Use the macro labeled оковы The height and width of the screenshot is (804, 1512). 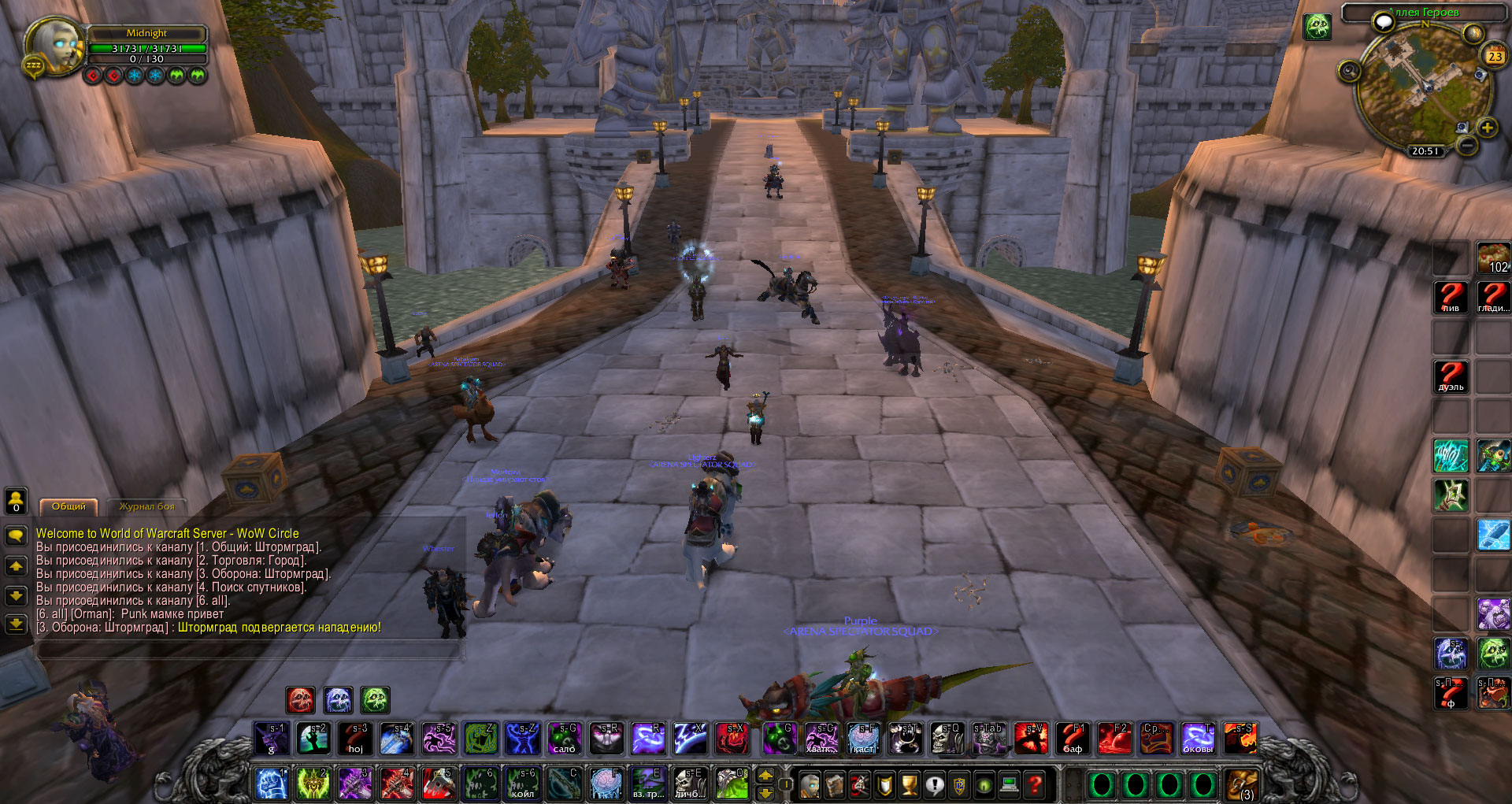[x=1198, y=739]
